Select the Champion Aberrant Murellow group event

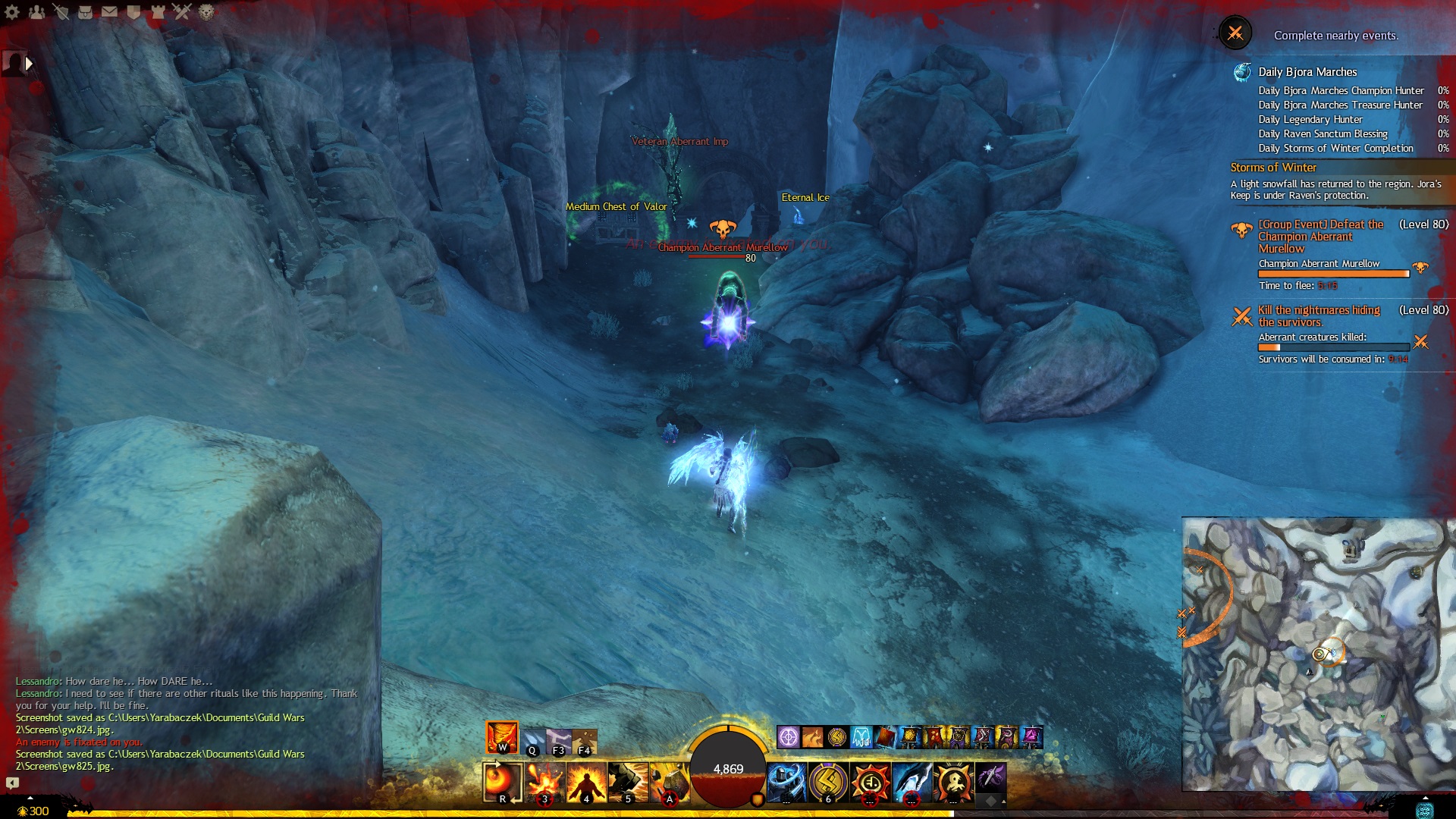[1320, 237]
